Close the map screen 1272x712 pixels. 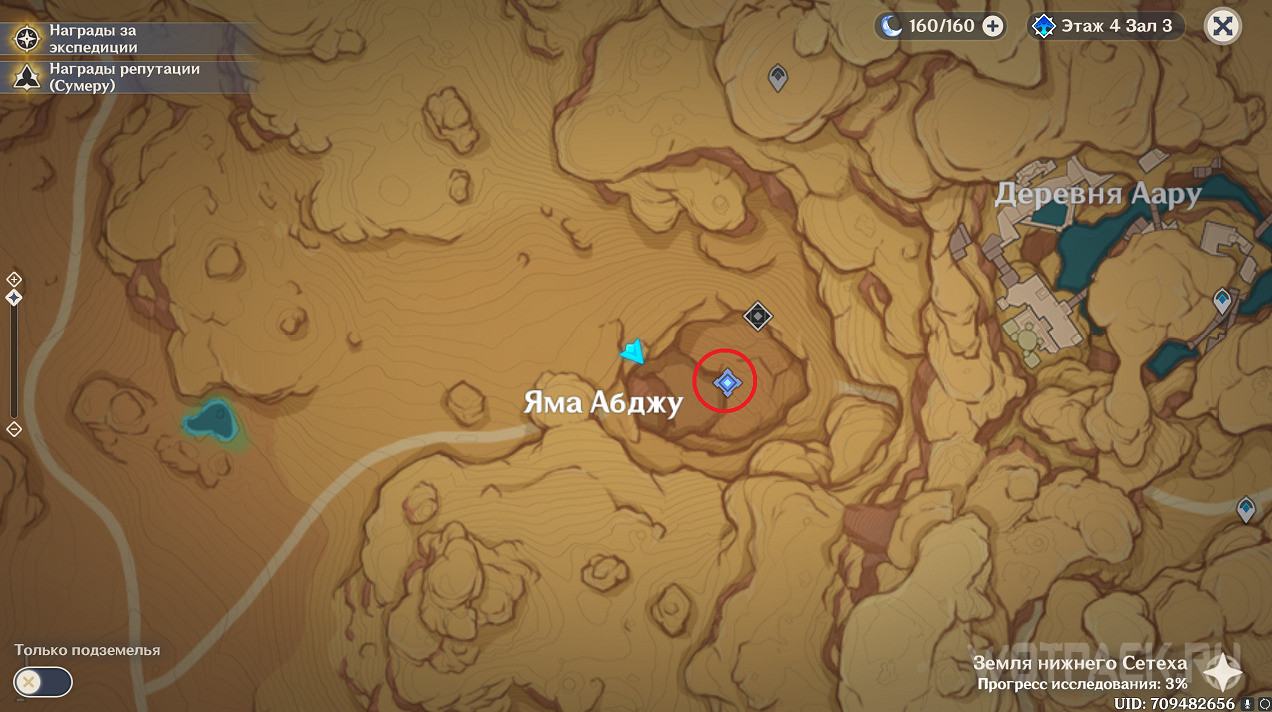point(1222,26)
